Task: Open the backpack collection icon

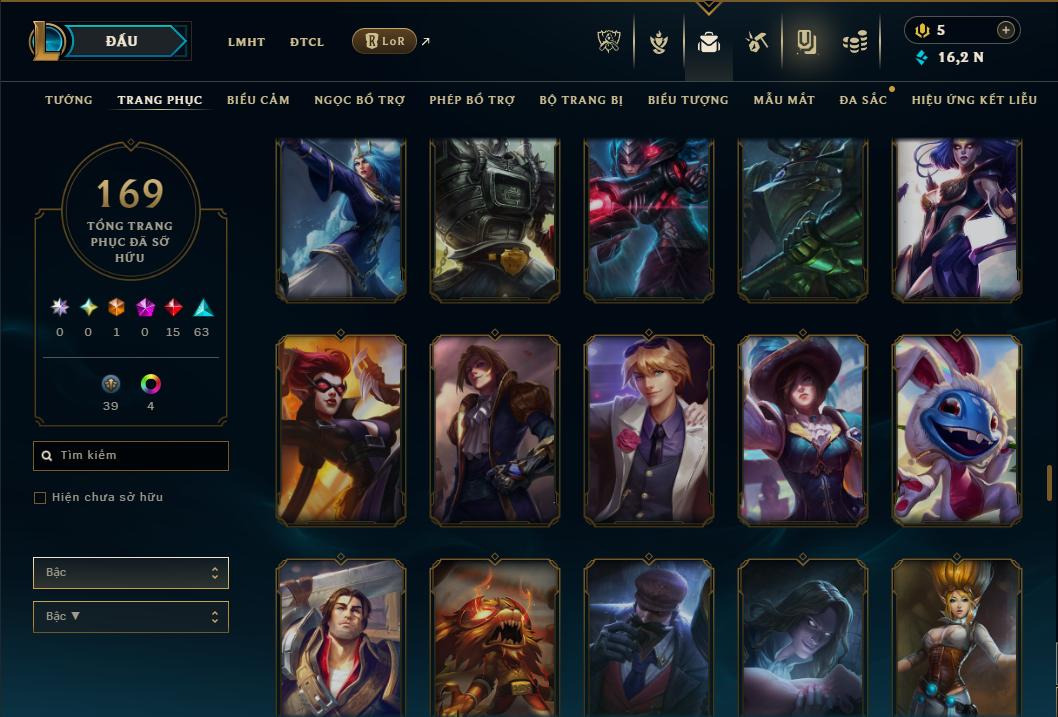Action: (709, 42)
